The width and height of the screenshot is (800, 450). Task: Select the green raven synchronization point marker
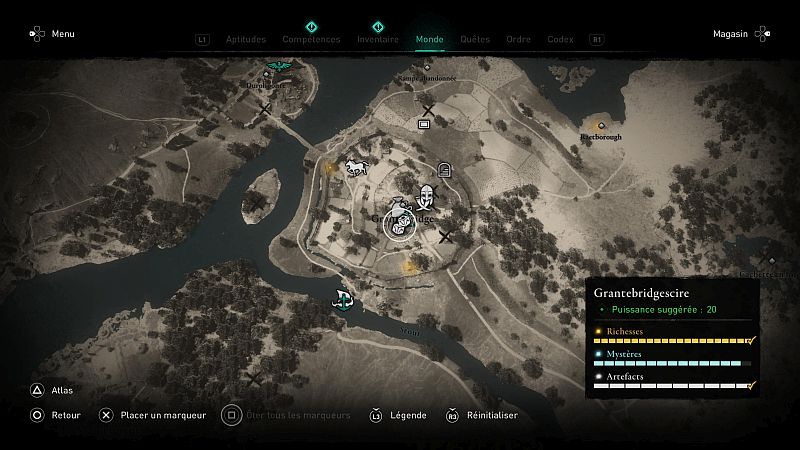click(274, 71)
